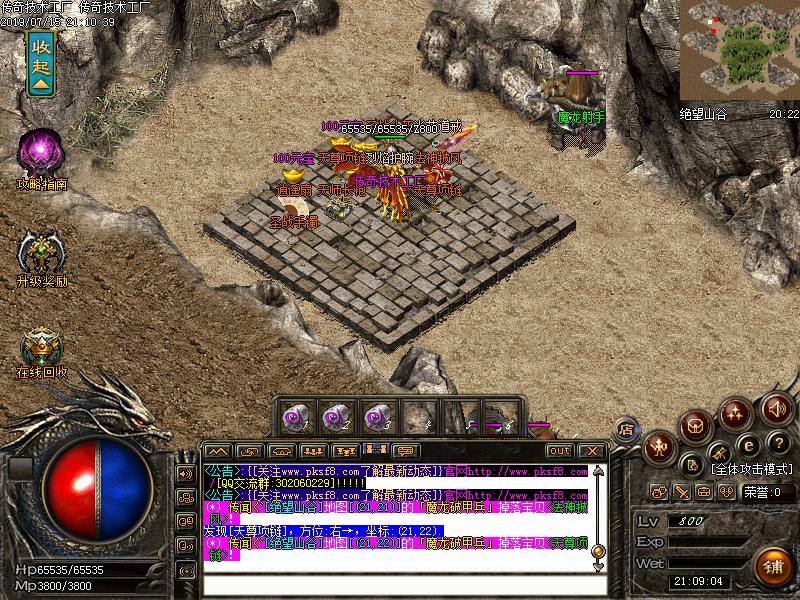Use the purple scroll in hotbar slot 1
This screenshot has width=800, height=600.
pos(293,414)
